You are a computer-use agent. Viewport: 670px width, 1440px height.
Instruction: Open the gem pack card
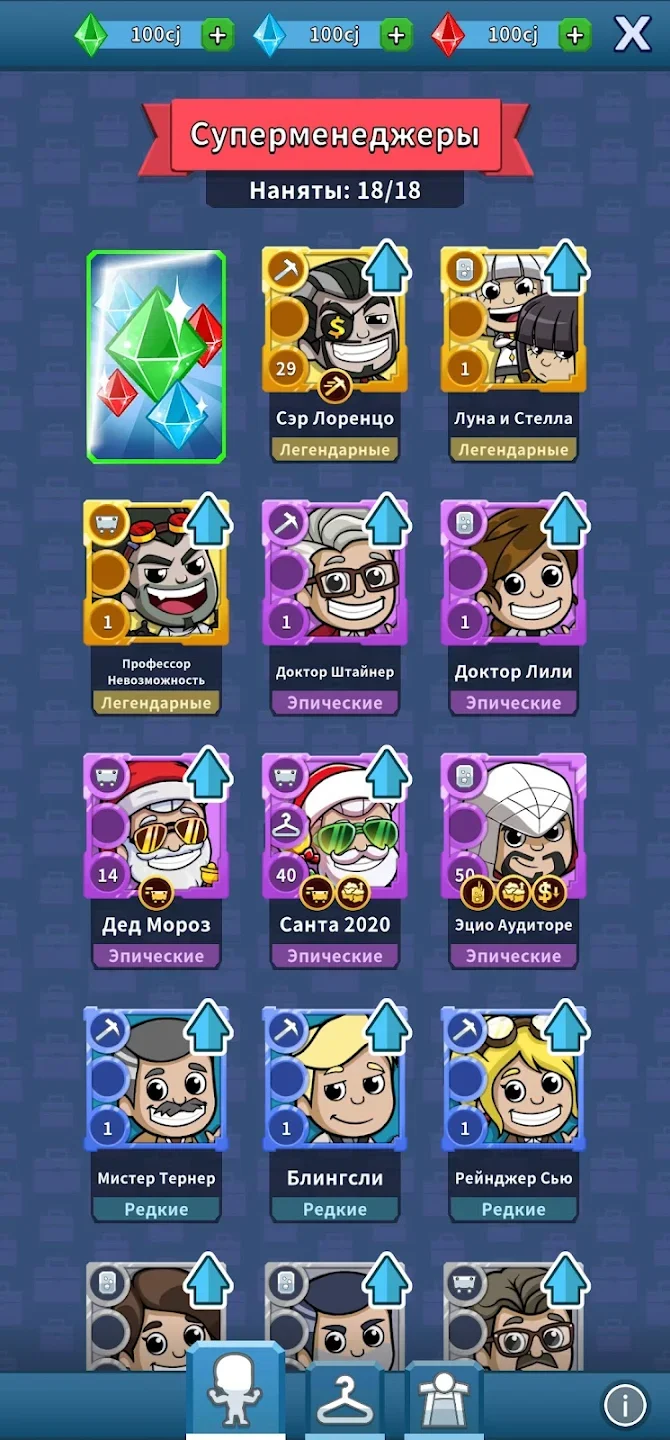156,356
